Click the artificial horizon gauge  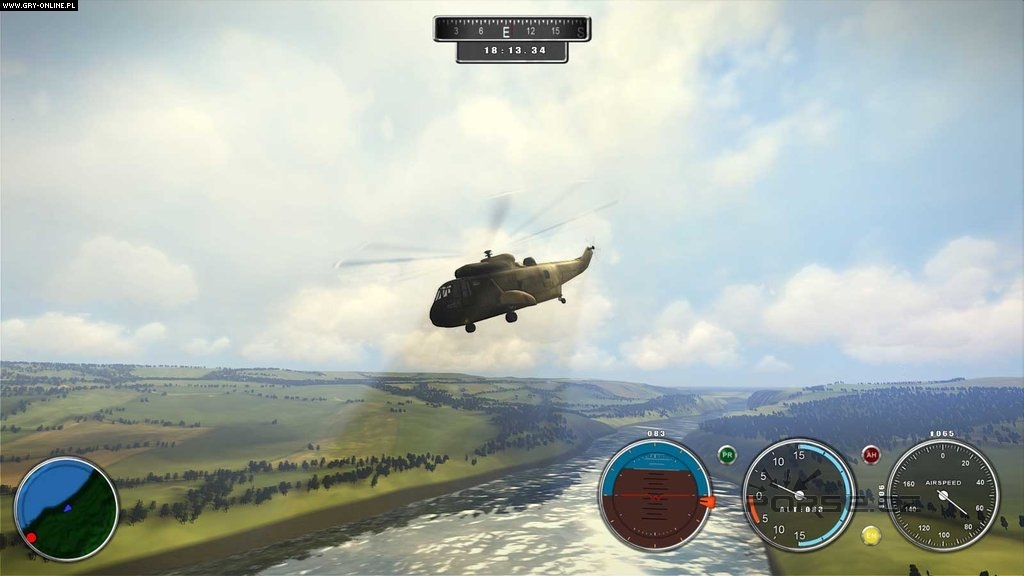(655, 495)
